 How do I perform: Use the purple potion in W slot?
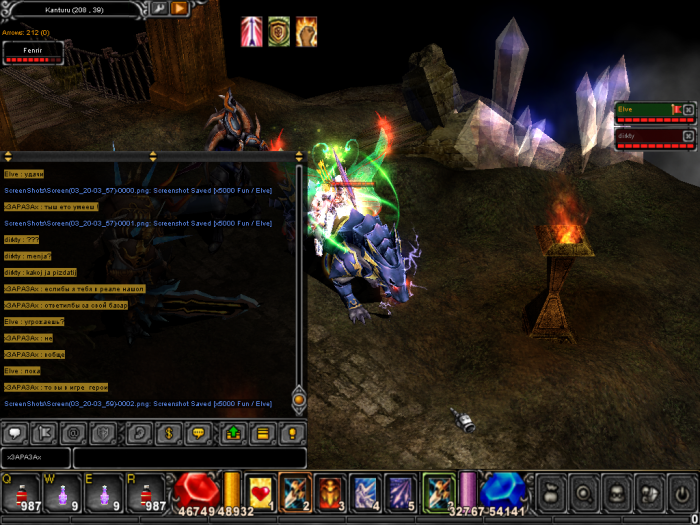(64, 492)
